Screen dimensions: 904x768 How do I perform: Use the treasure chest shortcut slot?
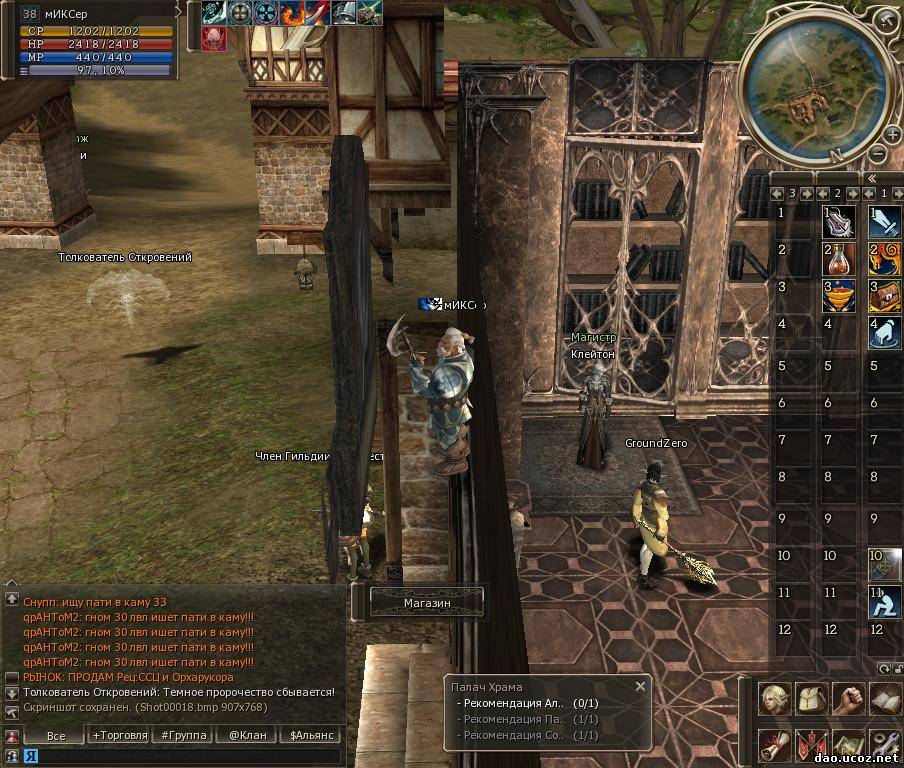884,296
